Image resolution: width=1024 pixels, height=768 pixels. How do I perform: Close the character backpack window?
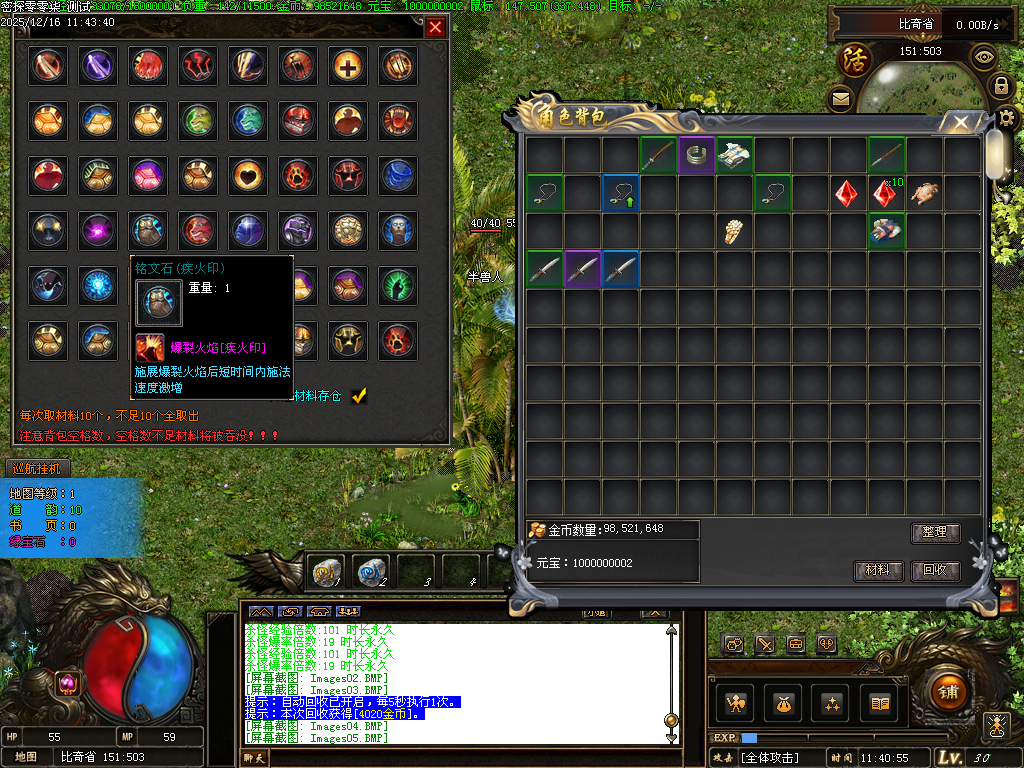tap(961, 122)
